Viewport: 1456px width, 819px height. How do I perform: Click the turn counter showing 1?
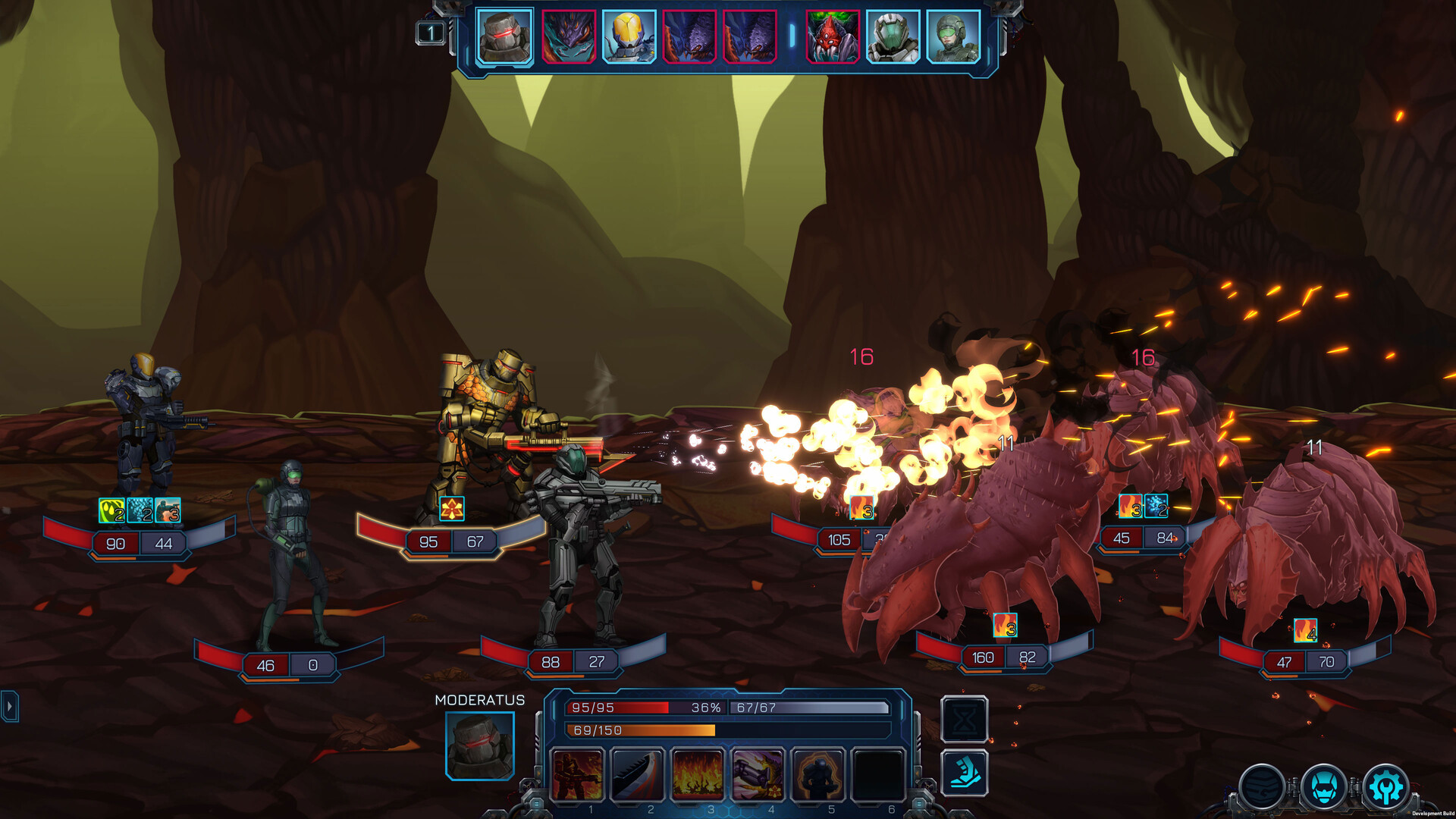click(x=430, y=32)
